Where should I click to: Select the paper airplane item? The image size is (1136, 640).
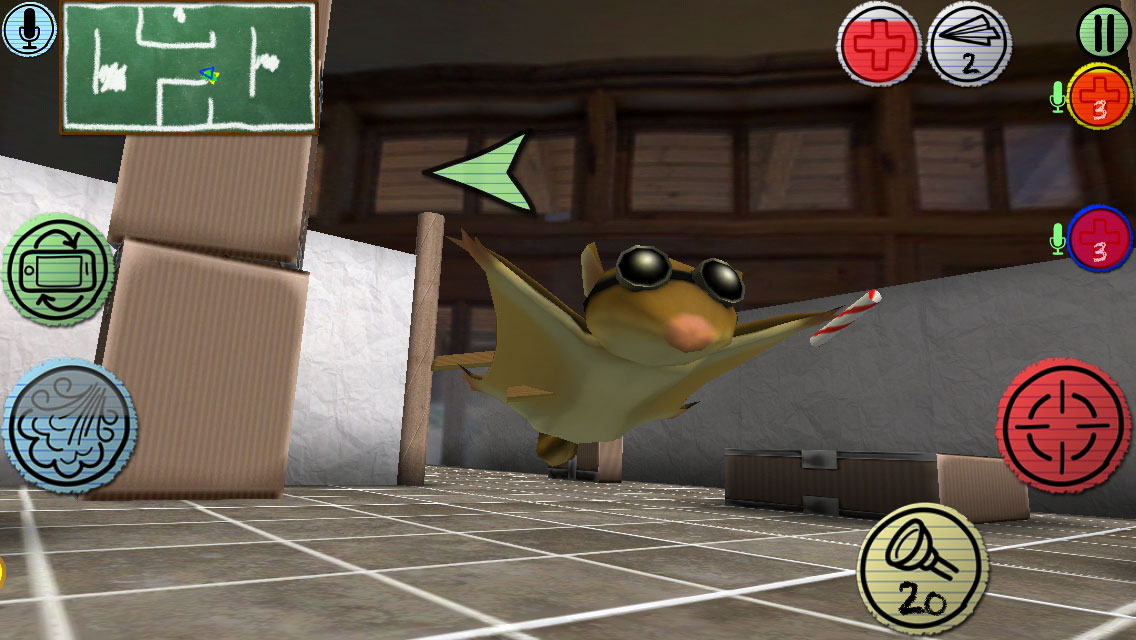(969, 44)
